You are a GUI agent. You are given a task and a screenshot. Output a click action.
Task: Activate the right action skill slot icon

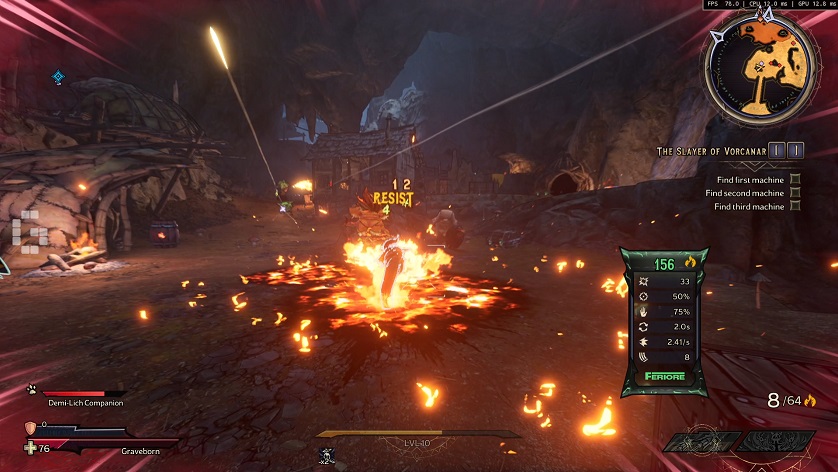click(779, 441)
